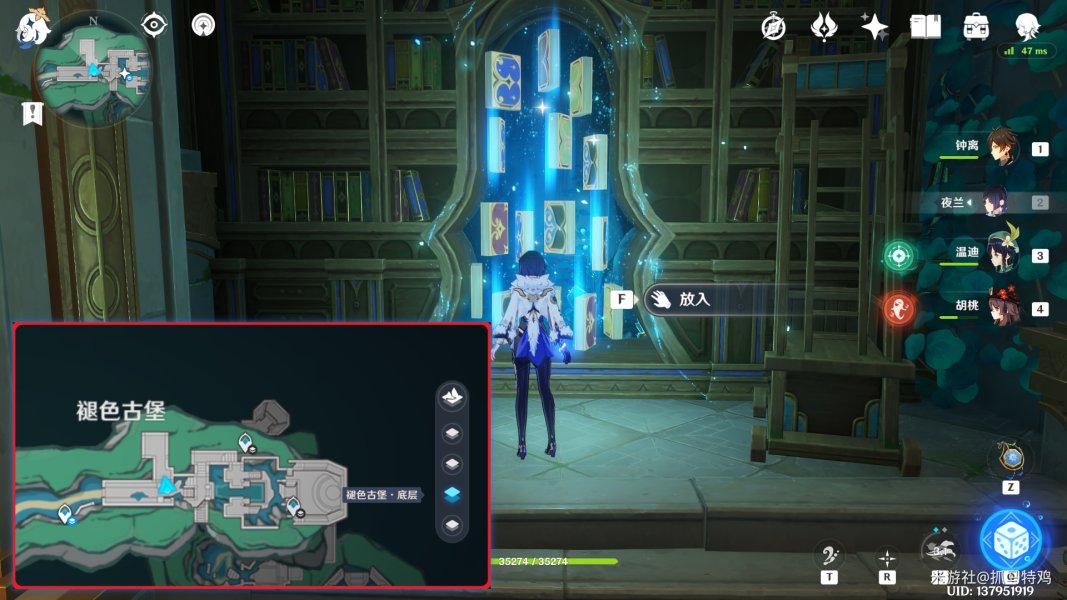1067x600 pixels.
Task: Use the equipped lantern gadget
Action: point(1012,459)
